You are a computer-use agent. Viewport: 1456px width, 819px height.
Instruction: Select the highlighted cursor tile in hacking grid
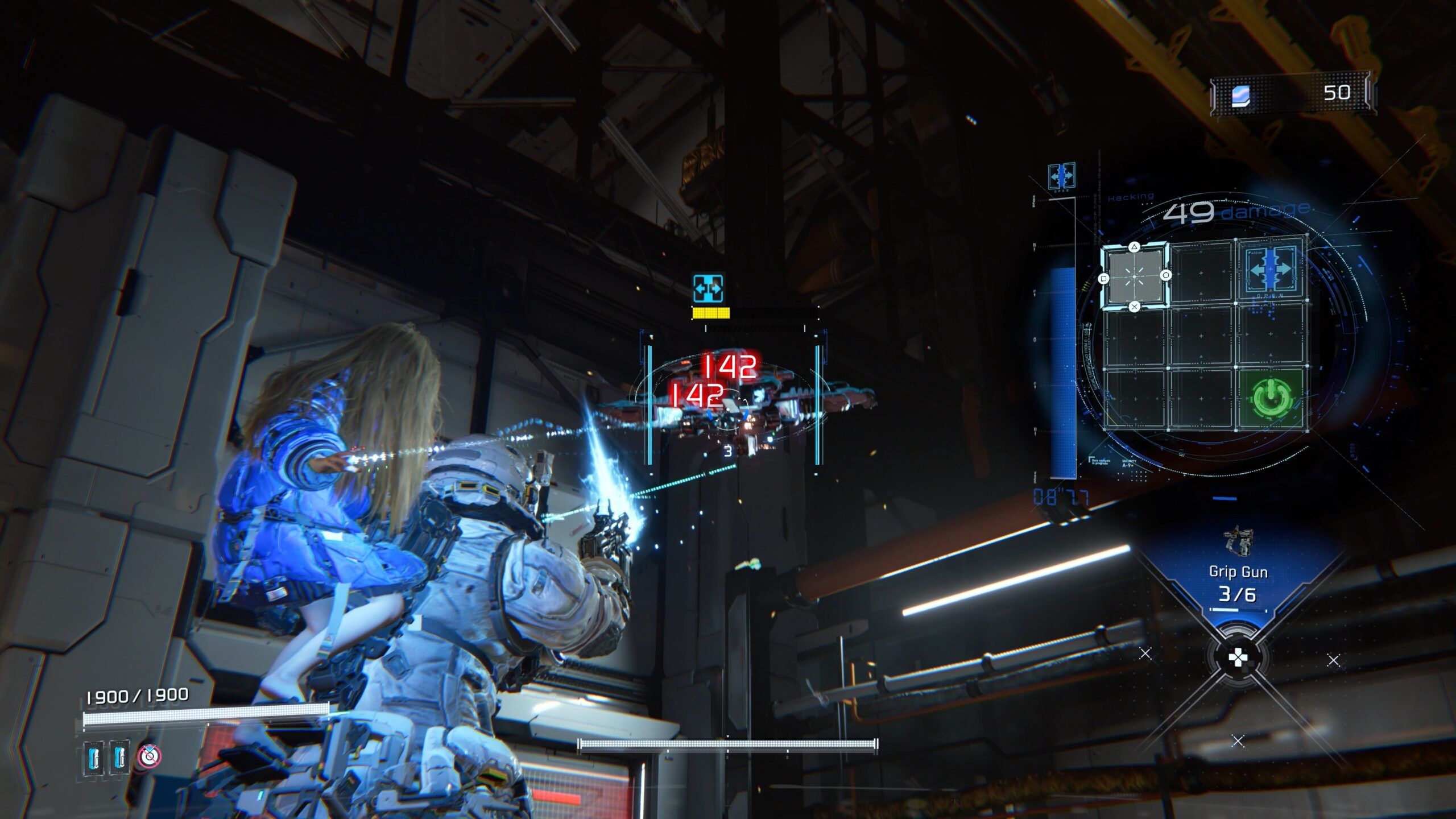[x=1134, y=277]
